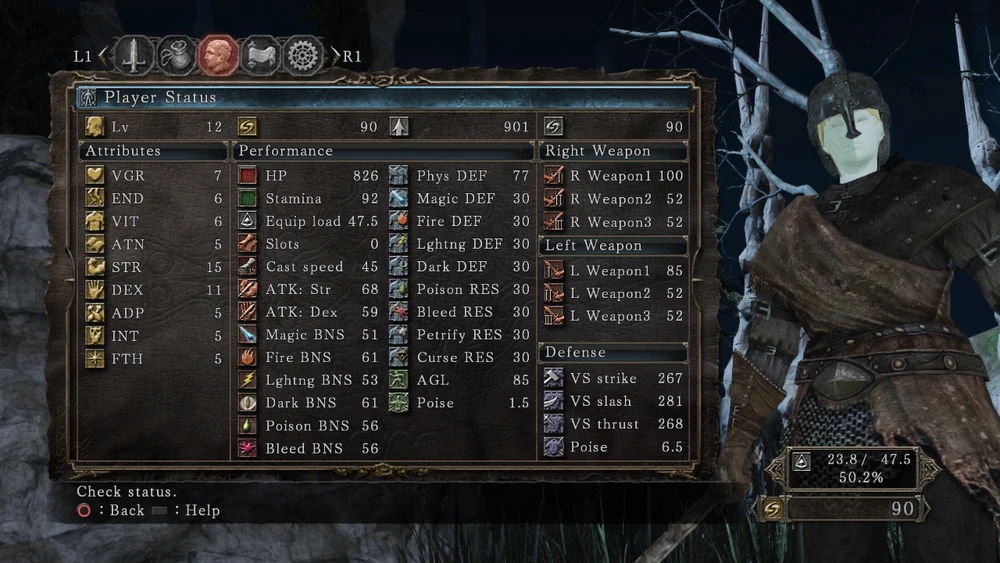Choose the Cast speed stat row
The width and height of the screenshot is (1000, 563).
(308, 267)
